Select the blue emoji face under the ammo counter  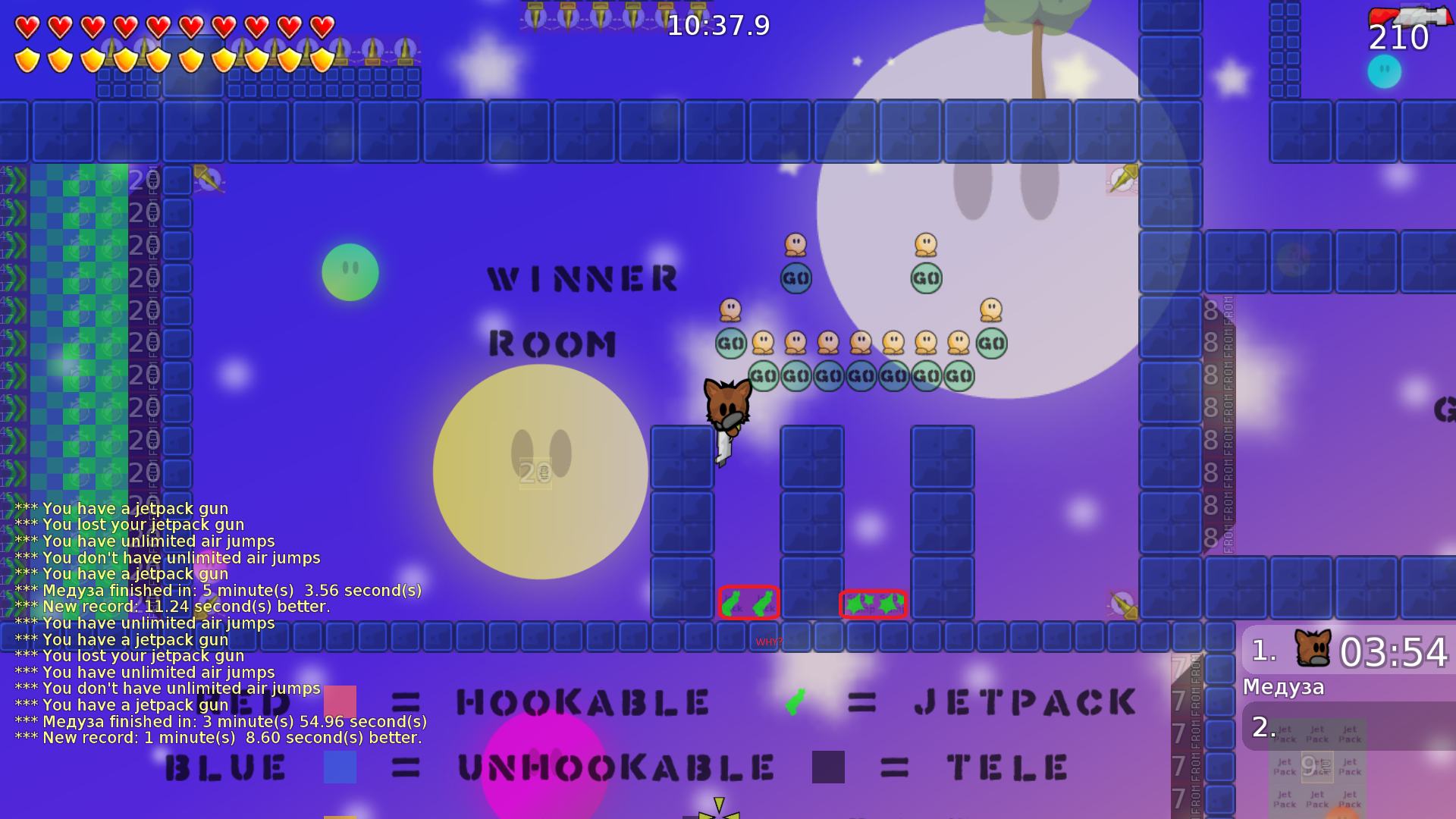tap(1383, 71)
